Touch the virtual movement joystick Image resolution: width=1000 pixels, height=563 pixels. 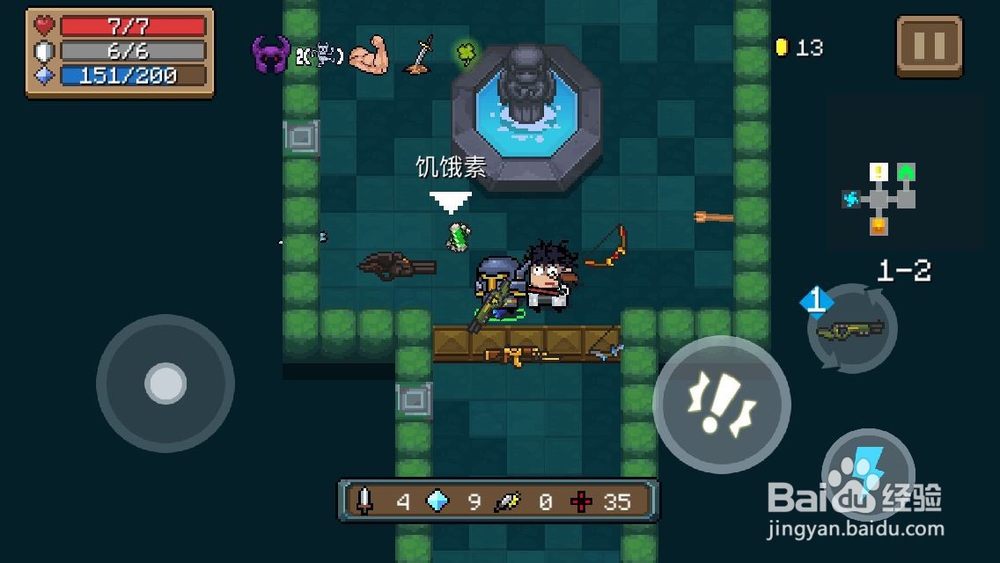pyautogui.click(x=165, y=383)
